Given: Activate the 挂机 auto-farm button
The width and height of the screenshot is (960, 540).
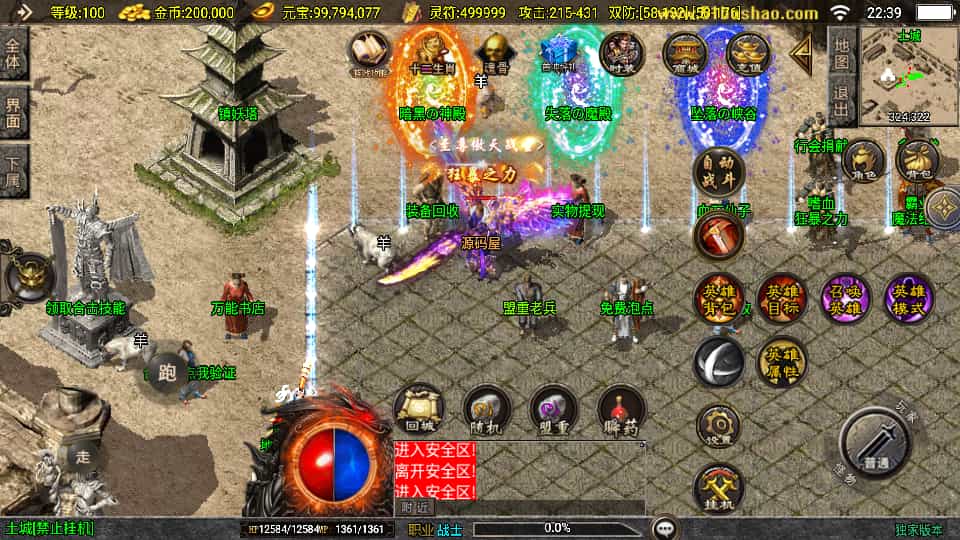Looking at the screenshot, I should click(718, 488).
